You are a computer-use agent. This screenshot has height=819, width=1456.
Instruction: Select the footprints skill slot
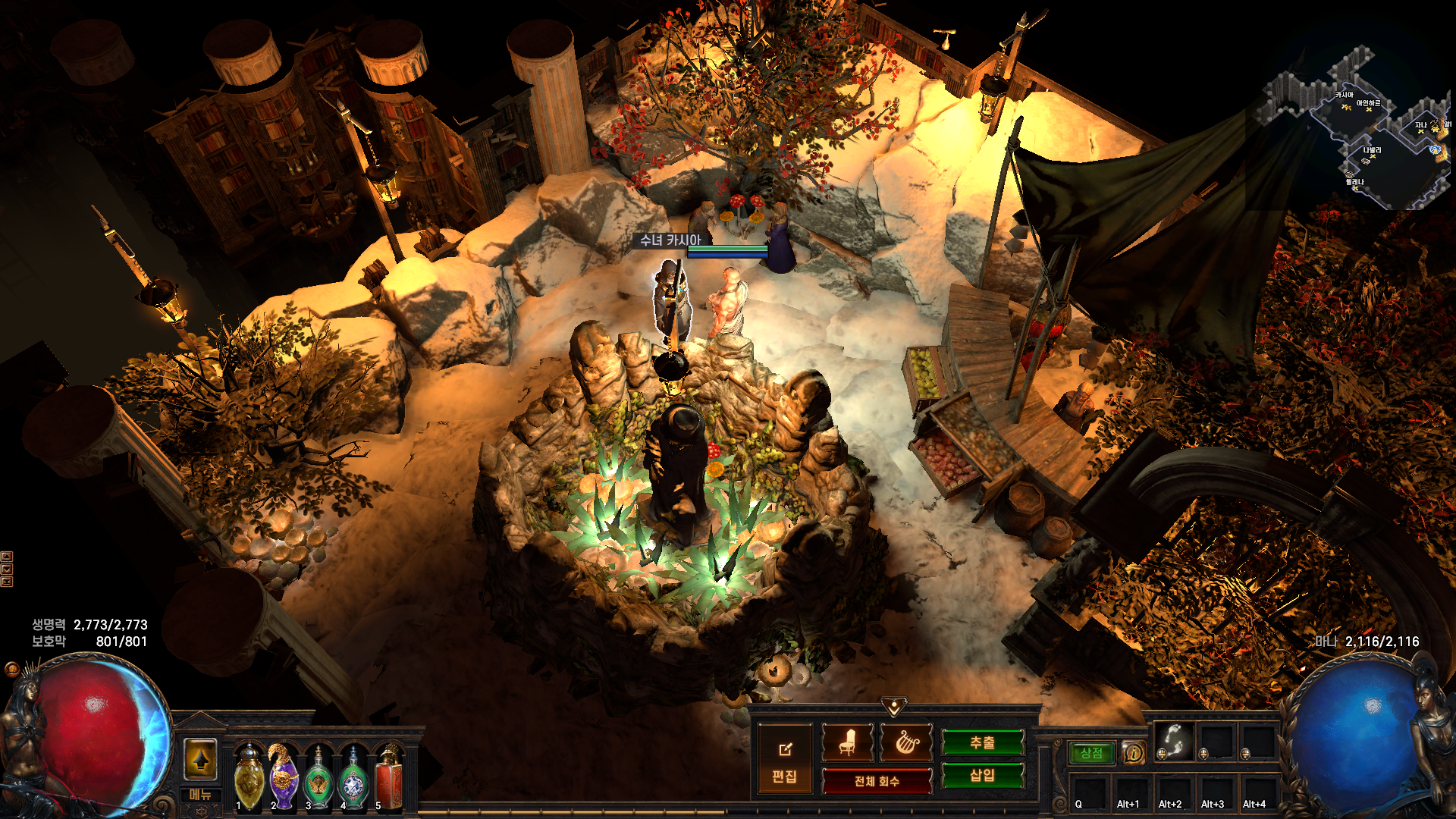click(1173, 741)
